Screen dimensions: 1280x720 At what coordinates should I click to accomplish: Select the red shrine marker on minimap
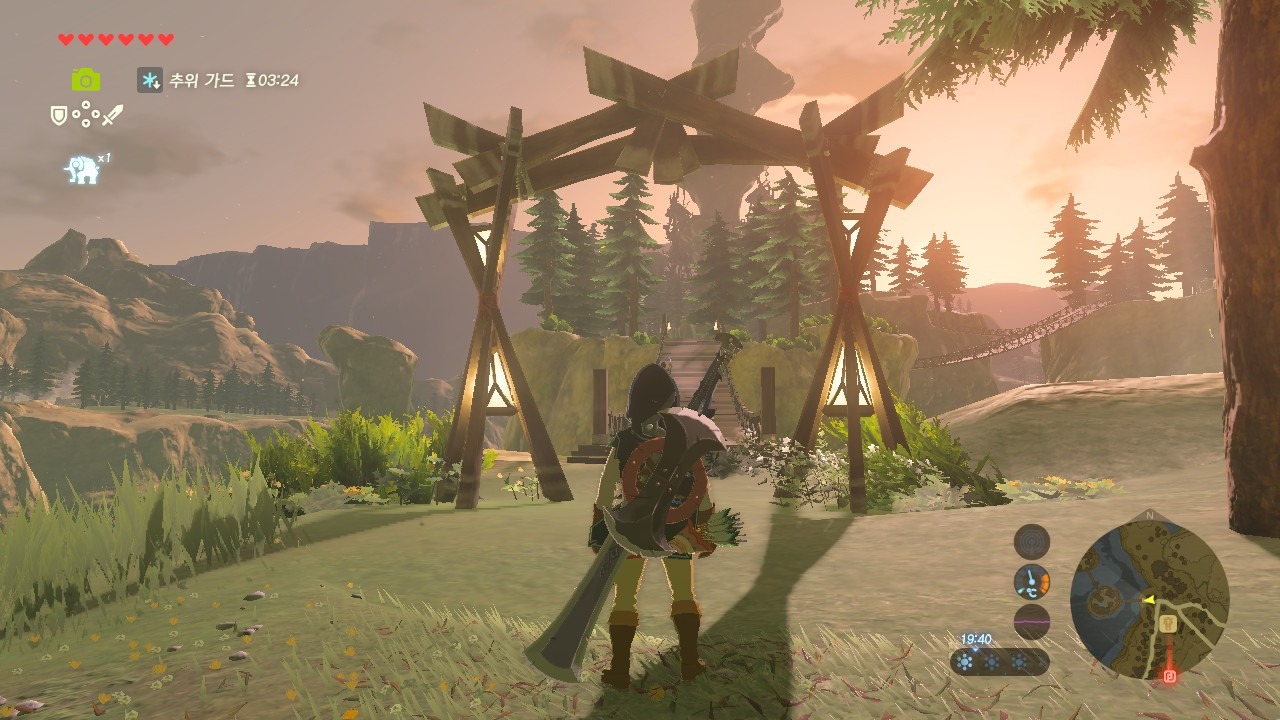pyautogui.click(x=1170, y=677)
